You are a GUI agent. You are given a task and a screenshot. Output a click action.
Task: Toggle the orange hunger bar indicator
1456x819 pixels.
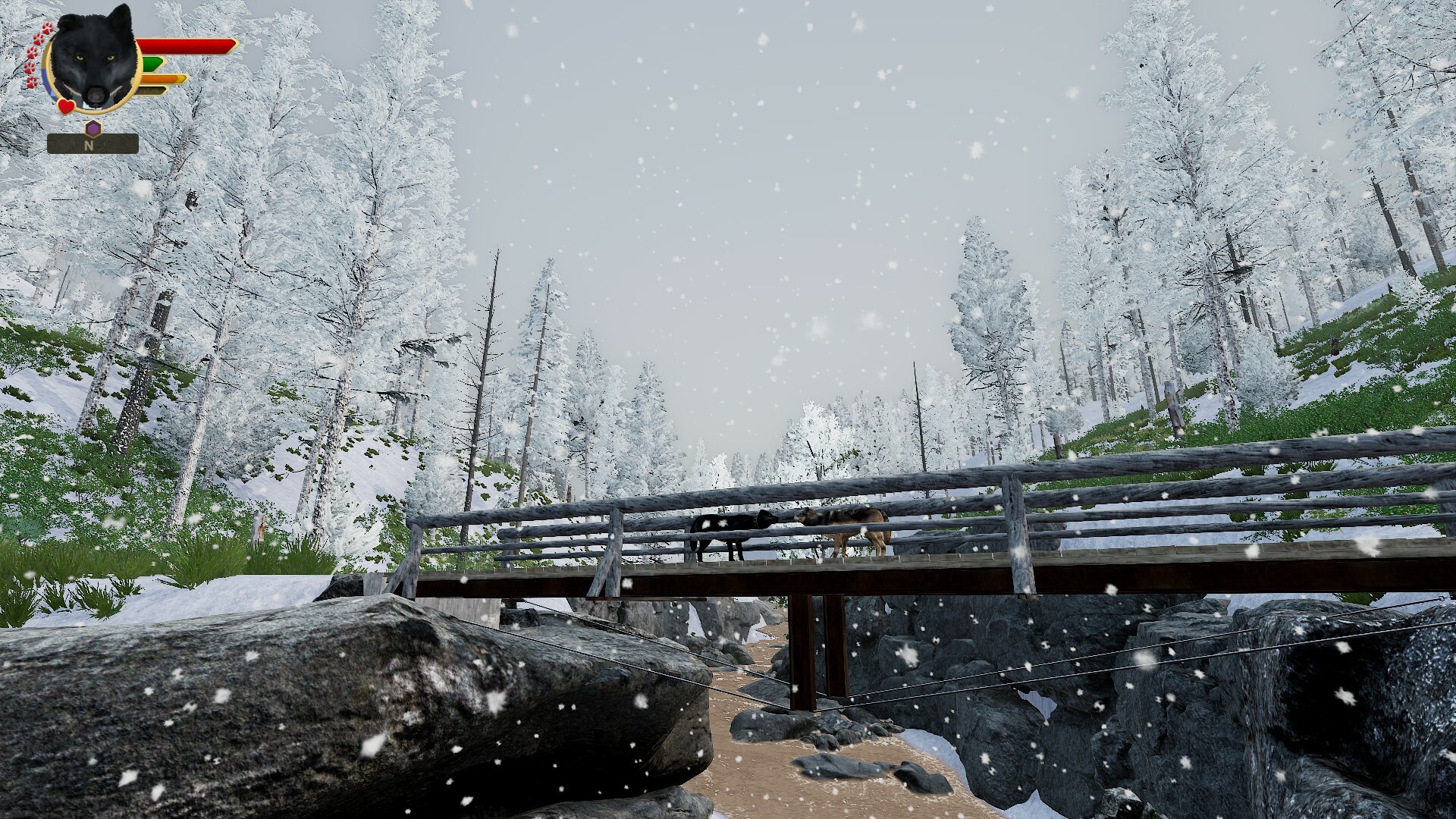point(162,79)
